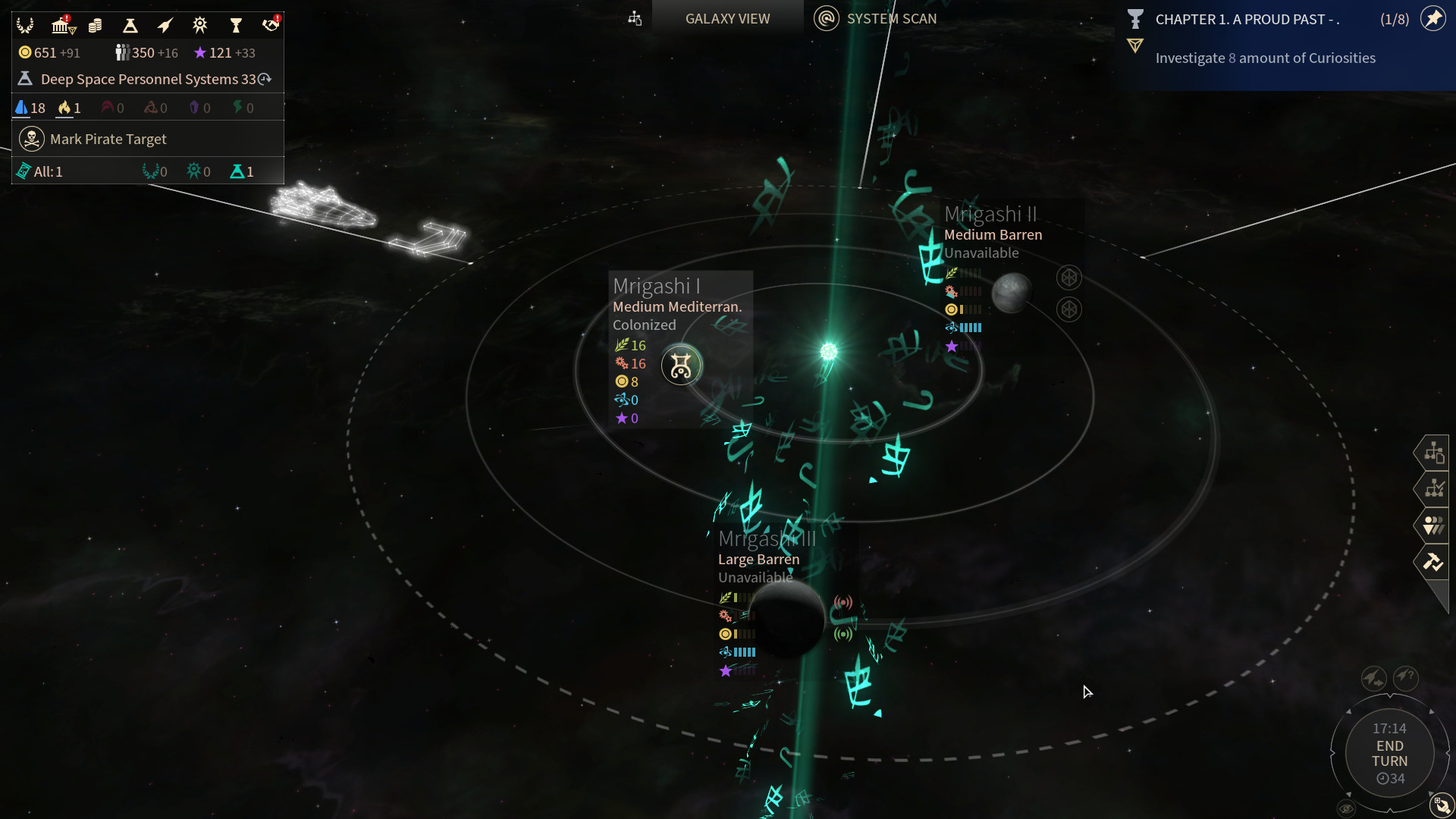Image resolution: width=1456 pixels, height=819 pixels.
Task: Toggle UI visibility with the eye icon
Action: 1346,808
